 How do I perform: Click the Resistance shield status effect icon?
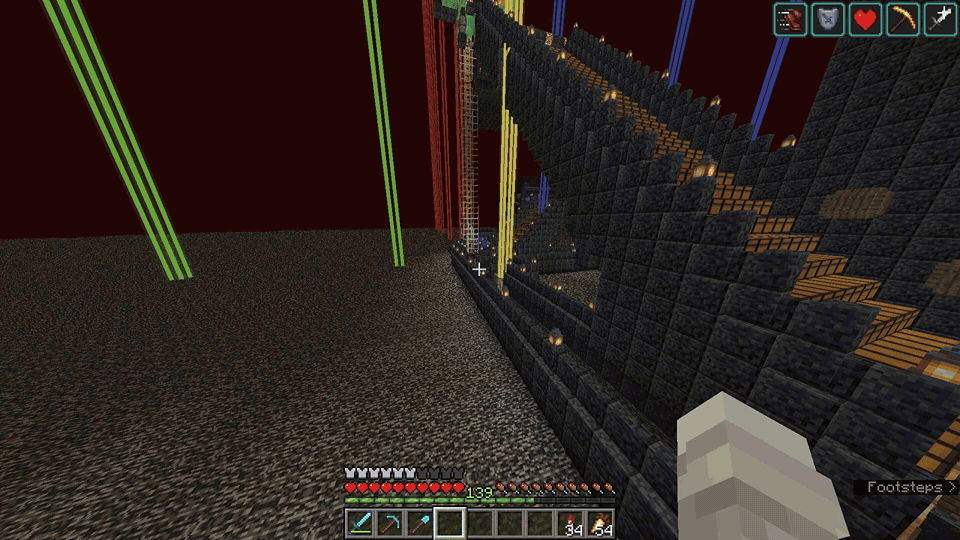tap(828, 19)
